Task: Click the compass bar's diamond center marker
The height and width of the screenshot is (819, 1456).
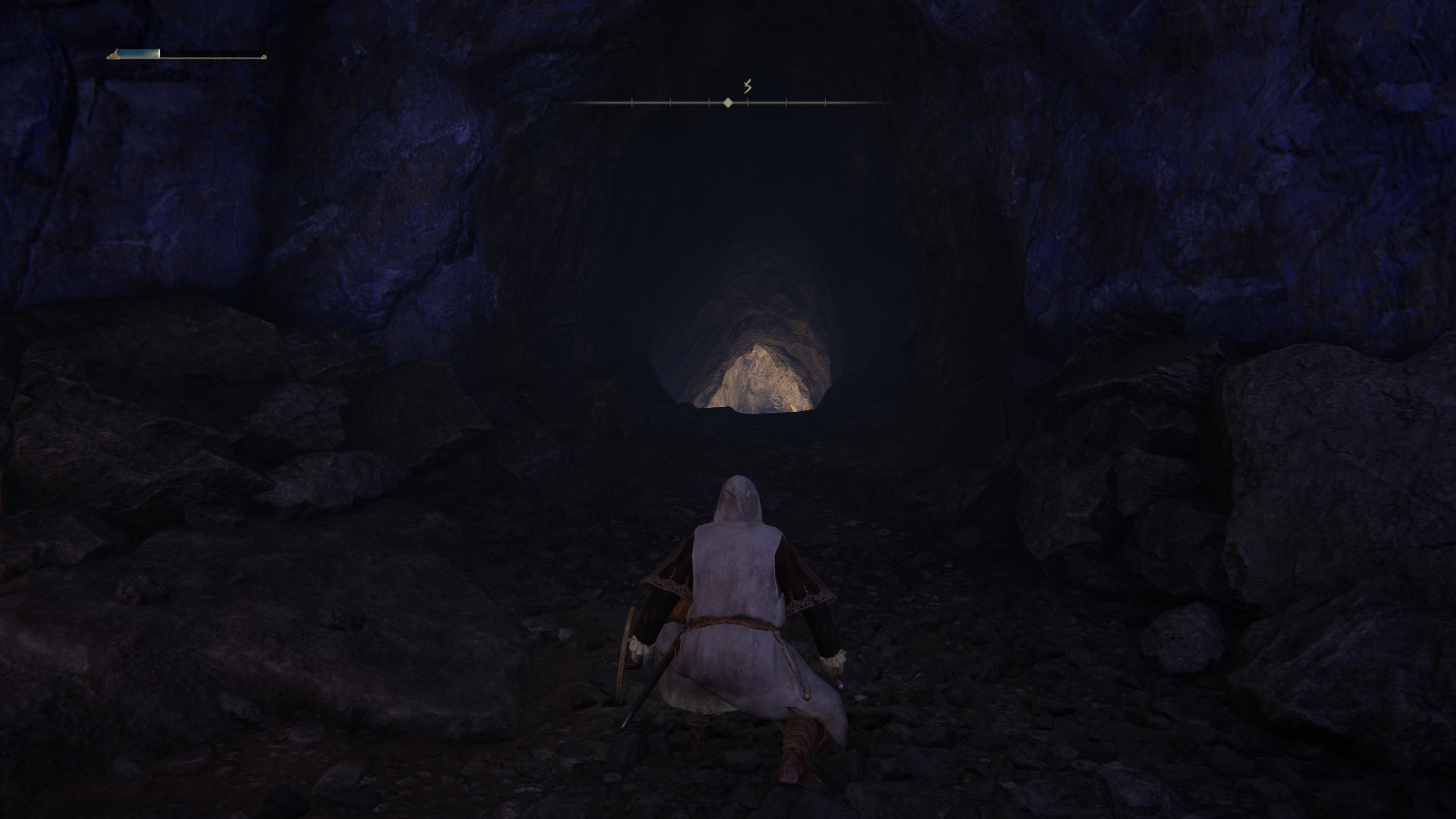Action: (727, 103)
